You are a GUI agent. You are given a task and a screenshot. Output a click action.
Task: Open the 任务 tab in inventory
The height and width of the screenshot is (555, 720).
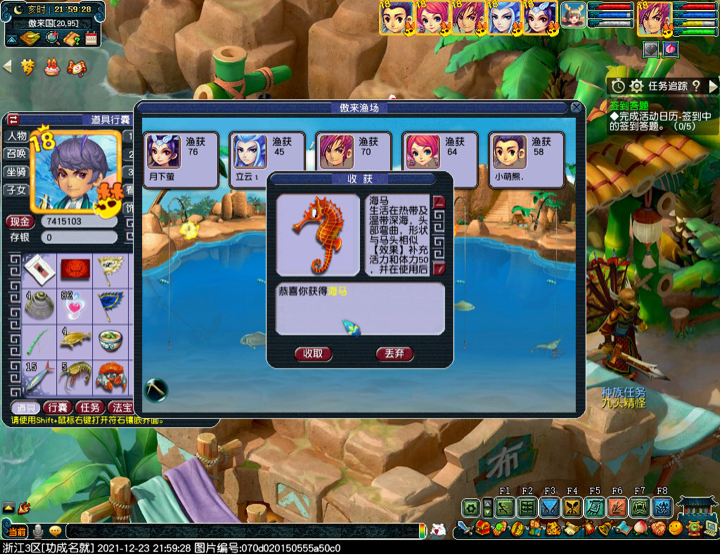point(90,408)
